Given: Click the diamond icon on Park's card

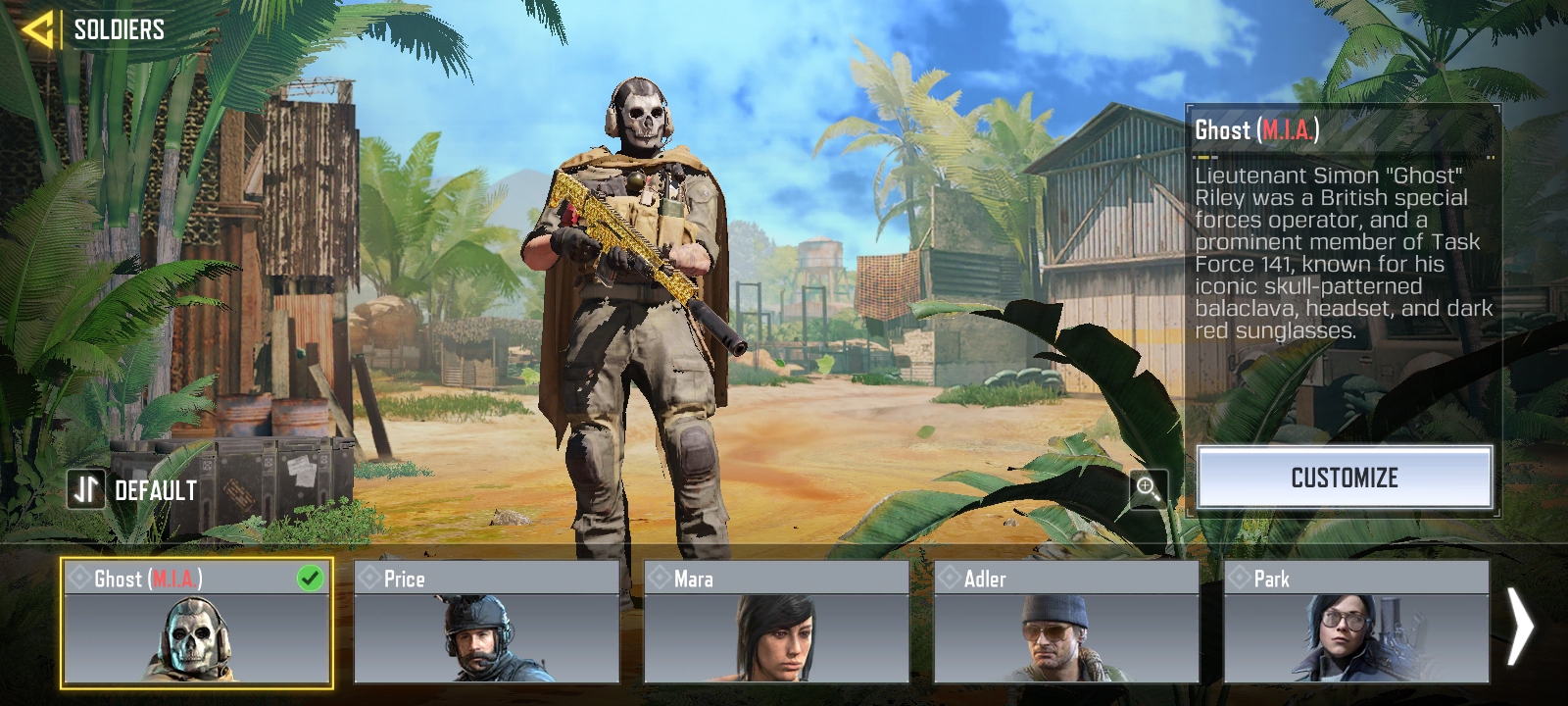Looking at the screenshot, I should click(1243, 579).
